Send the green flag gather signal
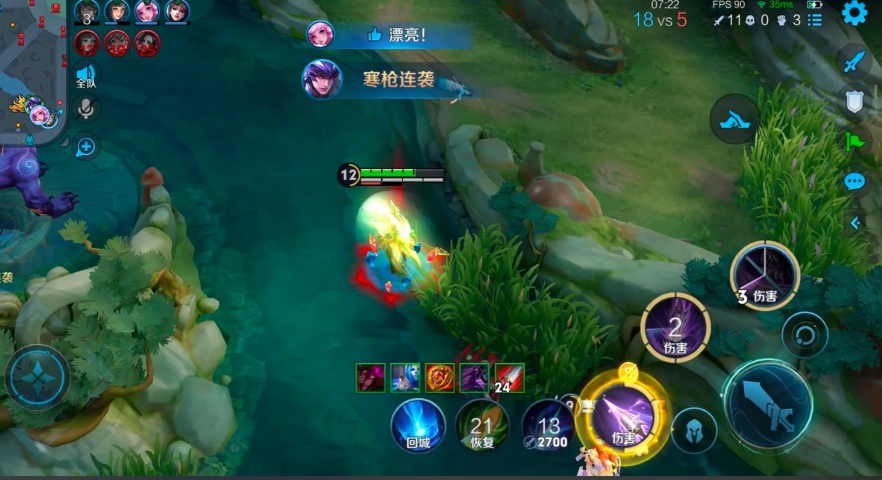This screenshot has width=882, height=480. coord(854,141)
